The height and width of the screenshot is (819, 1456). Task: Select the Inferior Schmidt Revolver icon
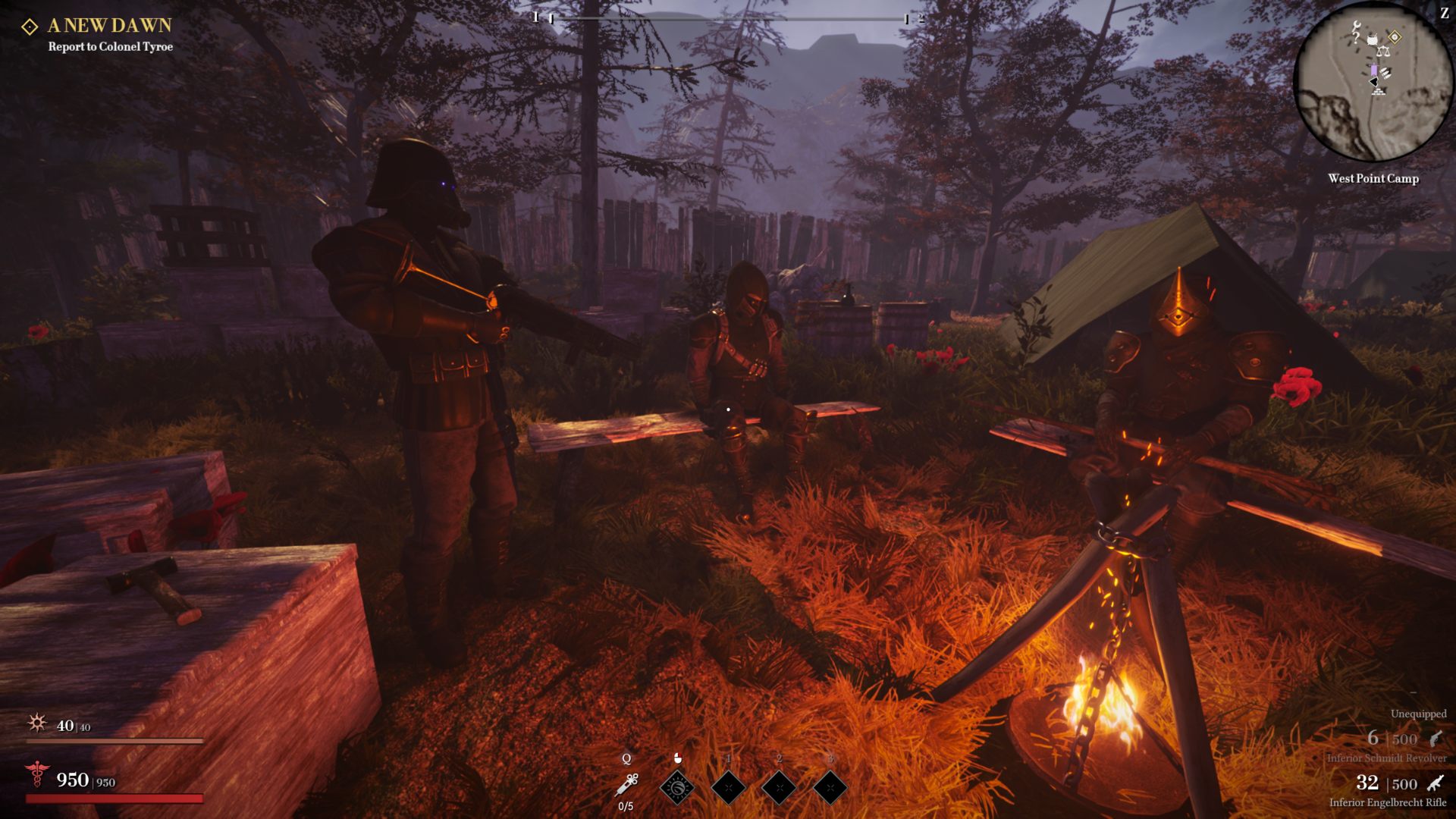coord(1435,739)
